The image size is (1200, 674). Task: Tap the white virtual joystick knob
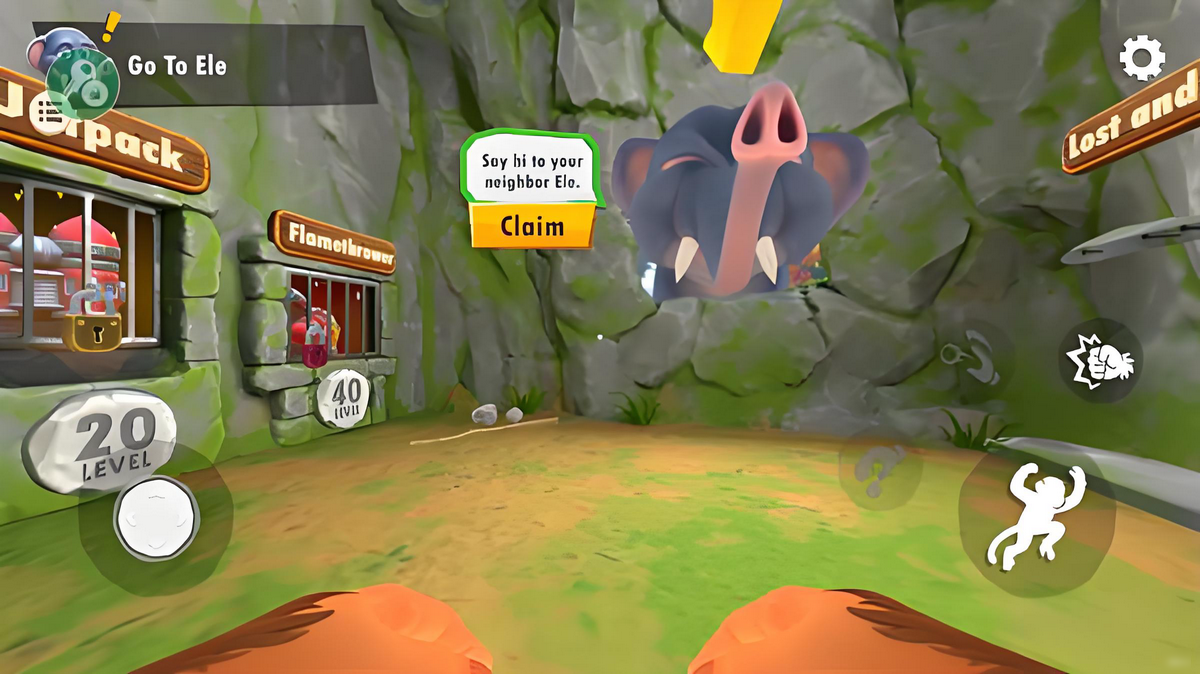click(x=156, y=517)
